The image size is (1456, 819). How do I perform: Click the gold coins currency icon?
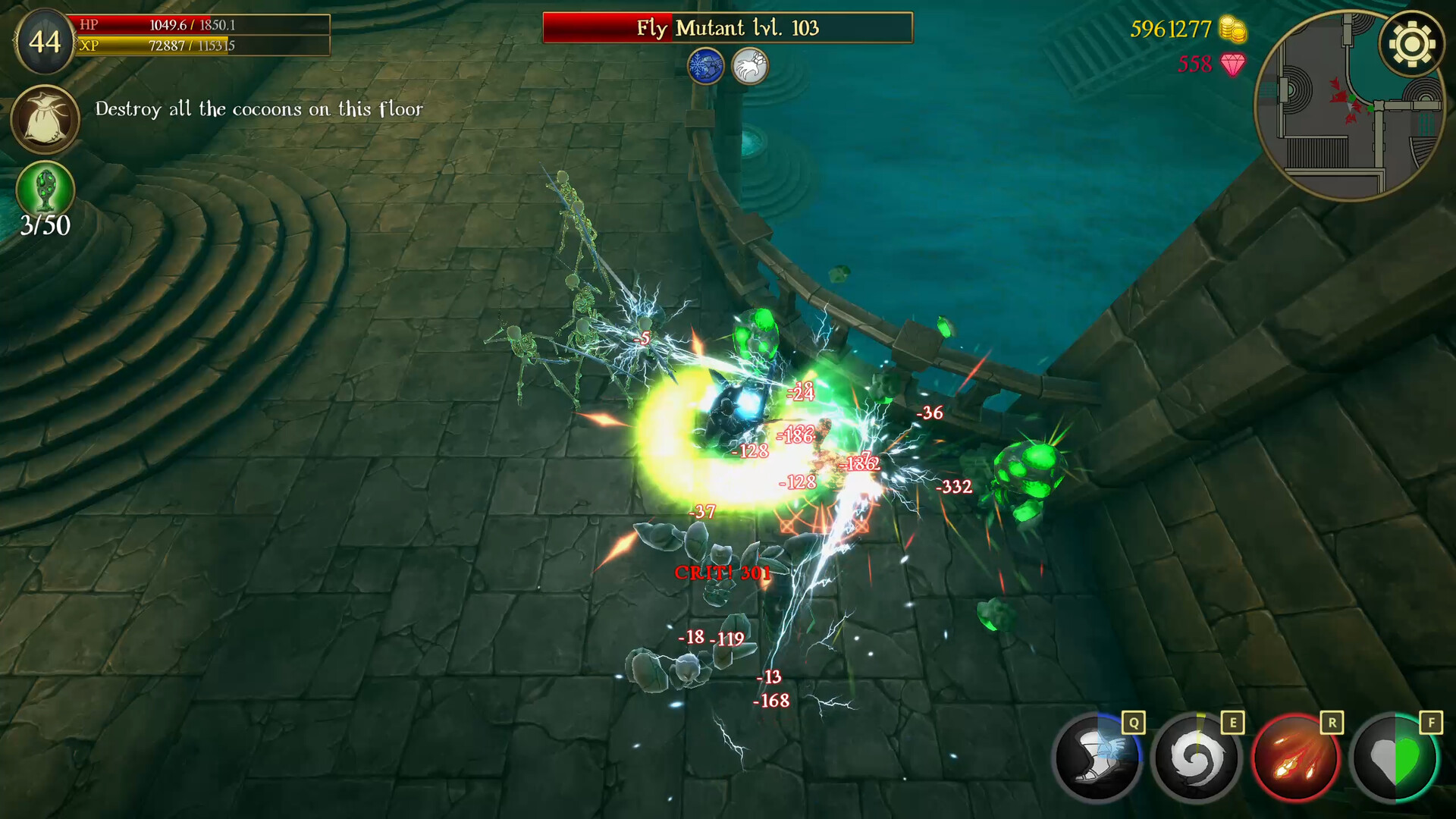(x=1232, y=30)
